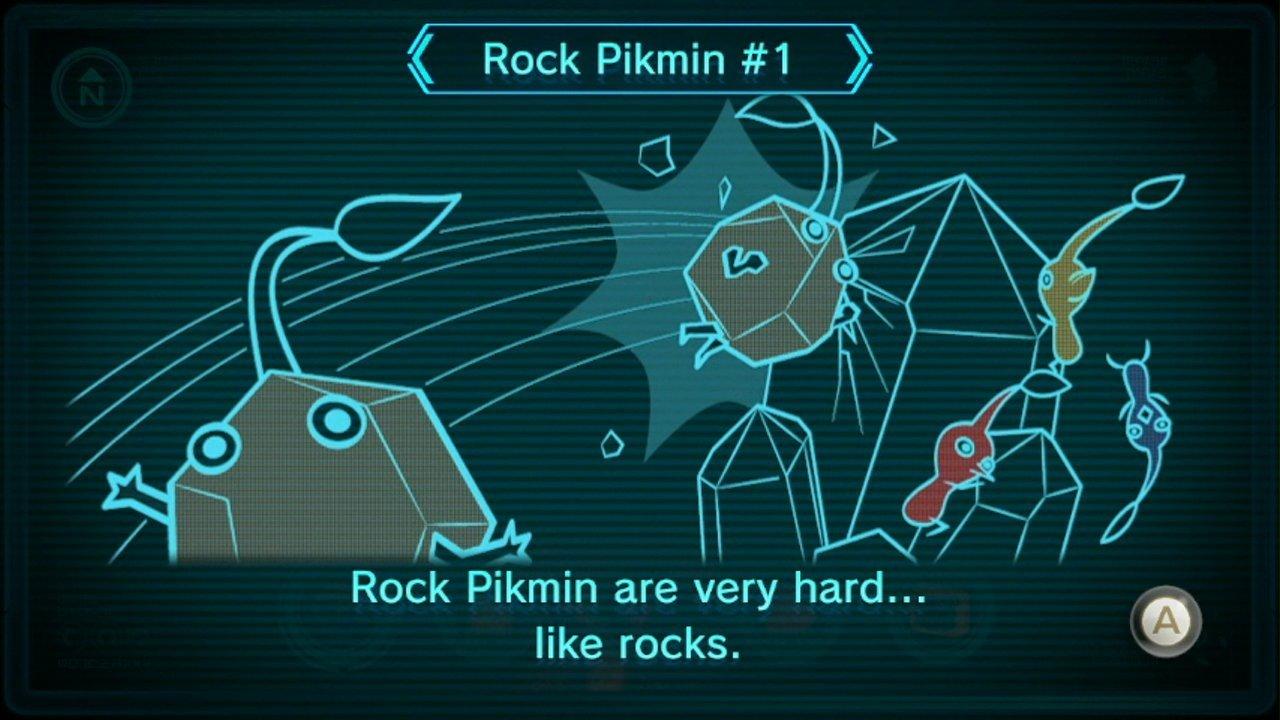Click the Rock Pikmin are very hard caption

[x=640, y=592]
